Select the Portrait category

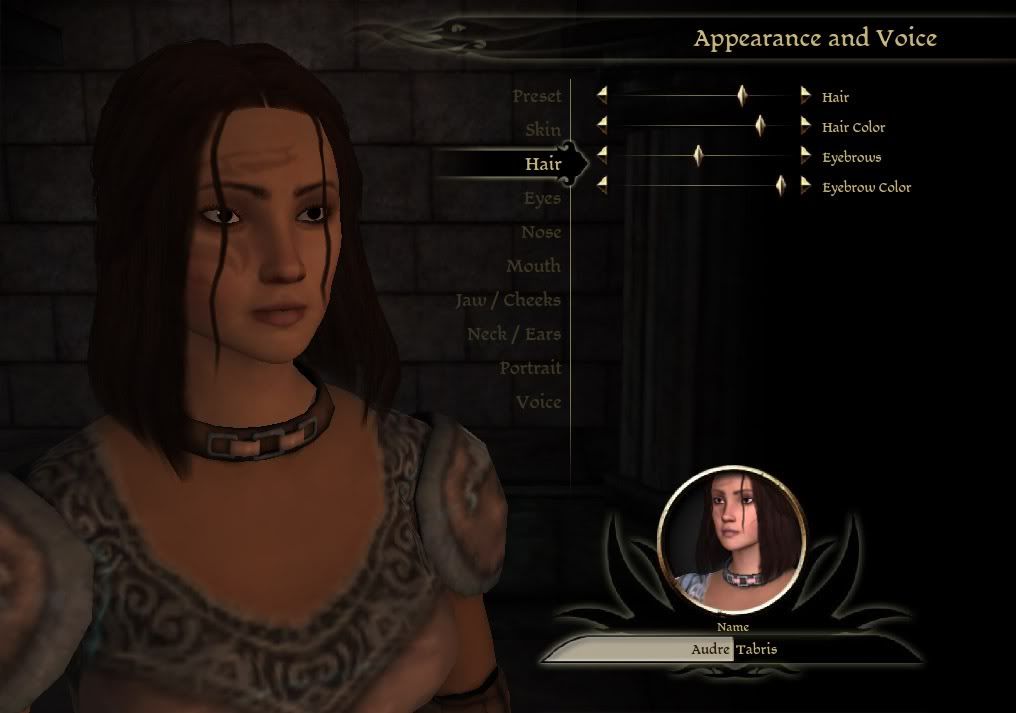click(530, 369)
